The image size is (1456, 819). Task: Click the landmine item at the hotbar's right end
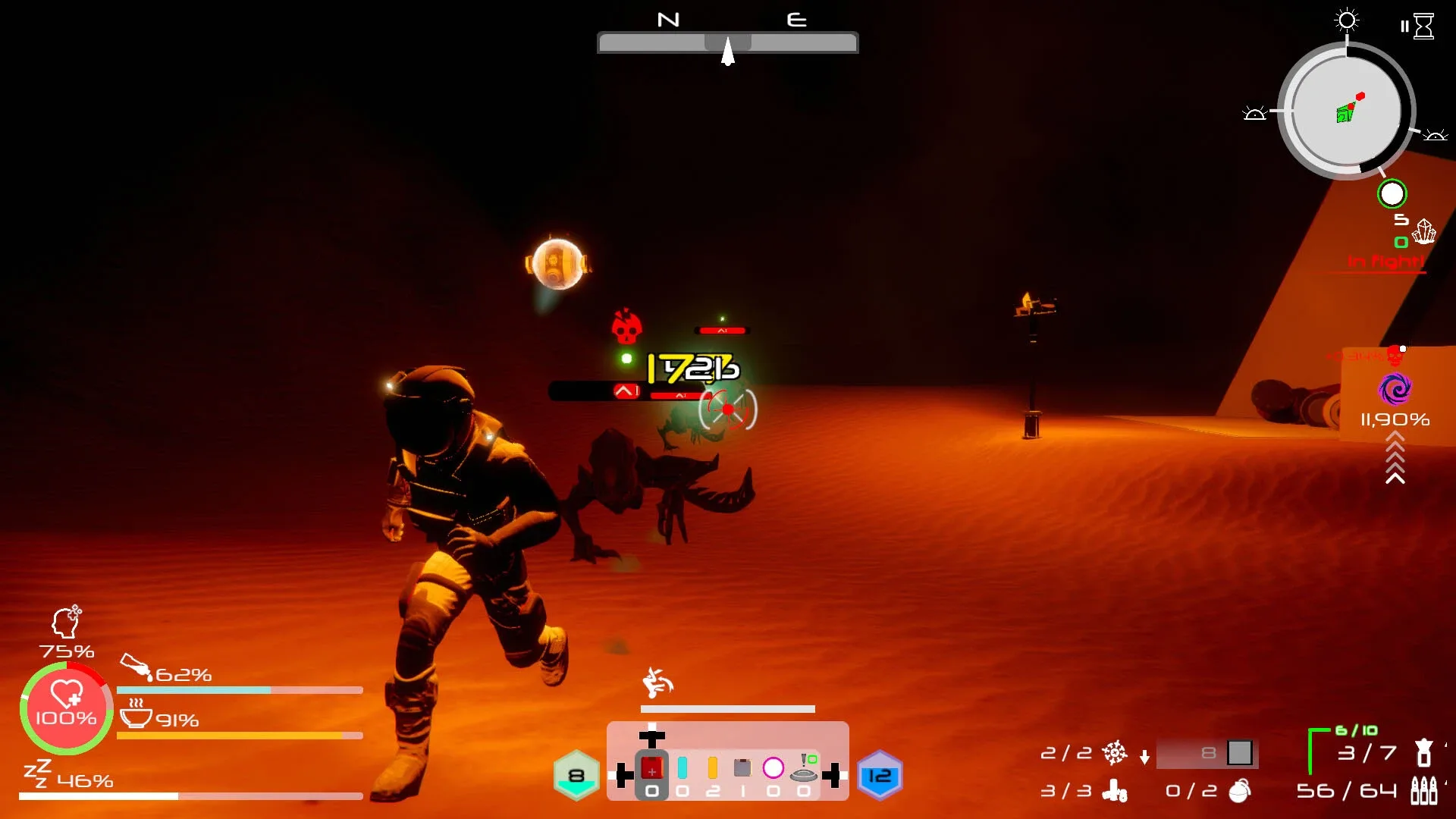click(x=803, y=775)
